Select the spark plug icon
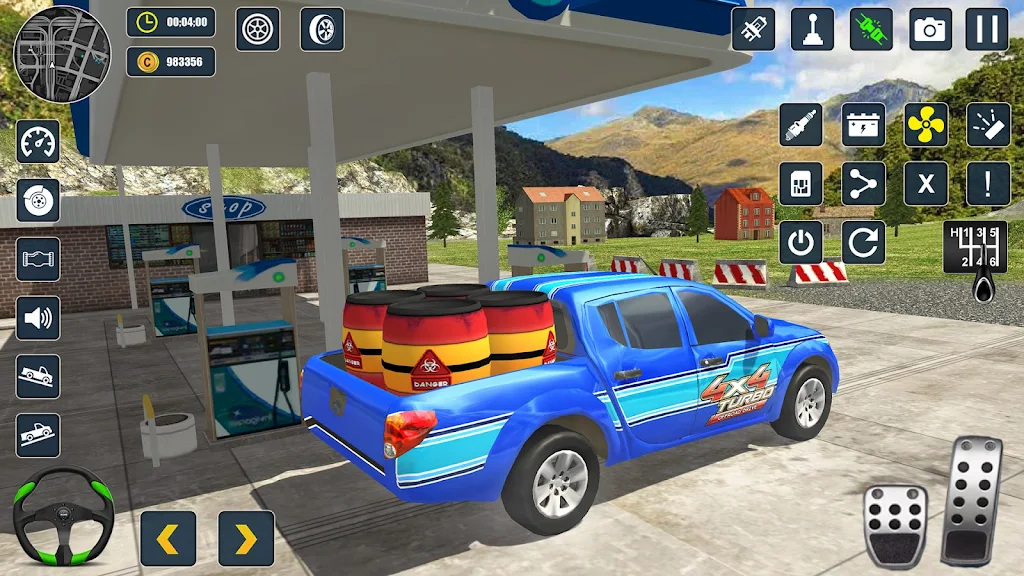Viewport: 1024px width, 576px height. (x=801, y=125)
